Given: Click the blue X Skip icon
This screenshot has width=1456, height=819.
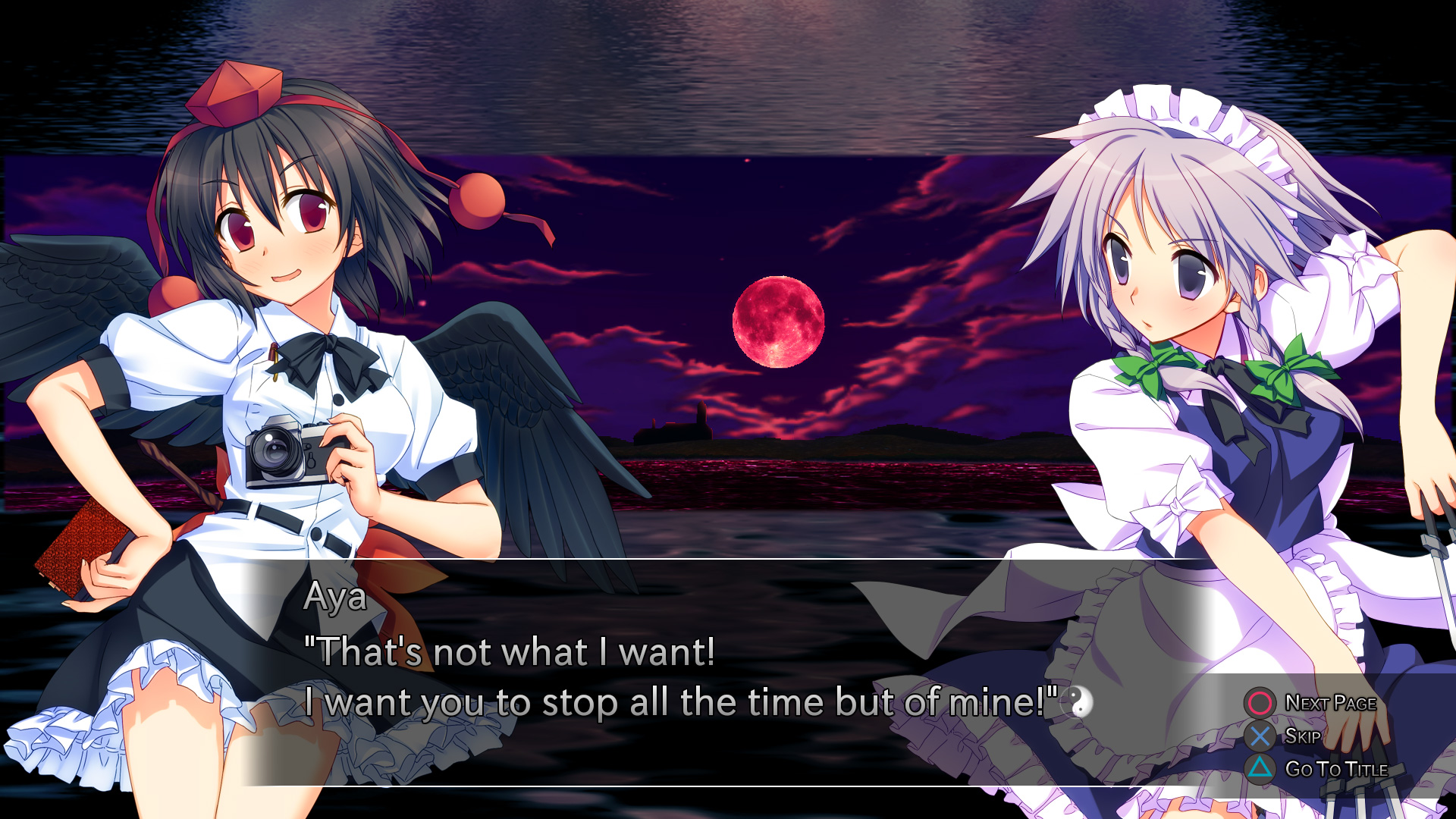Looking at the screenshot, I should (x=1259, y=735).
